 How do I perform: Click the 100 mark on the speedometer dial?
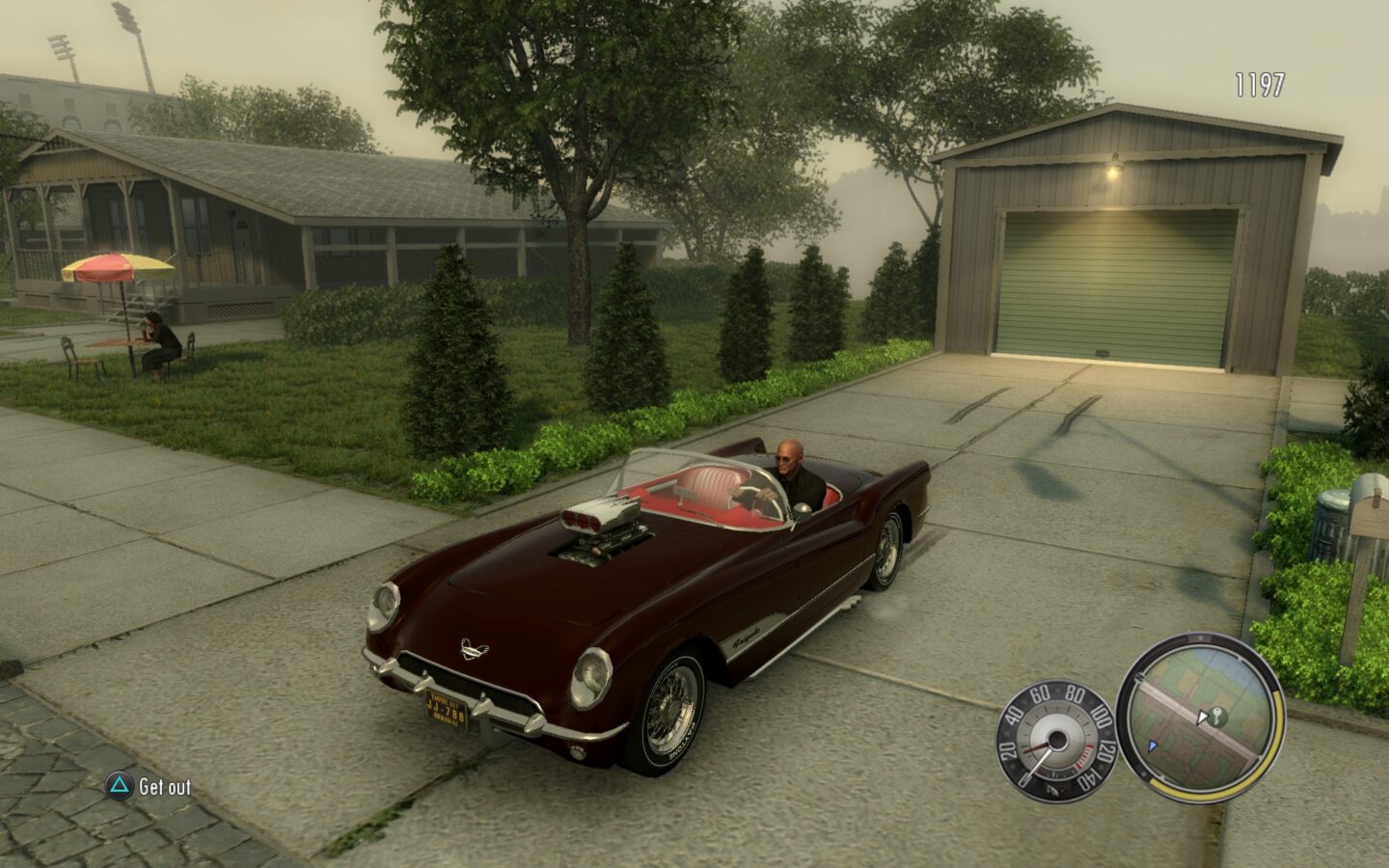coord(1102,714)
